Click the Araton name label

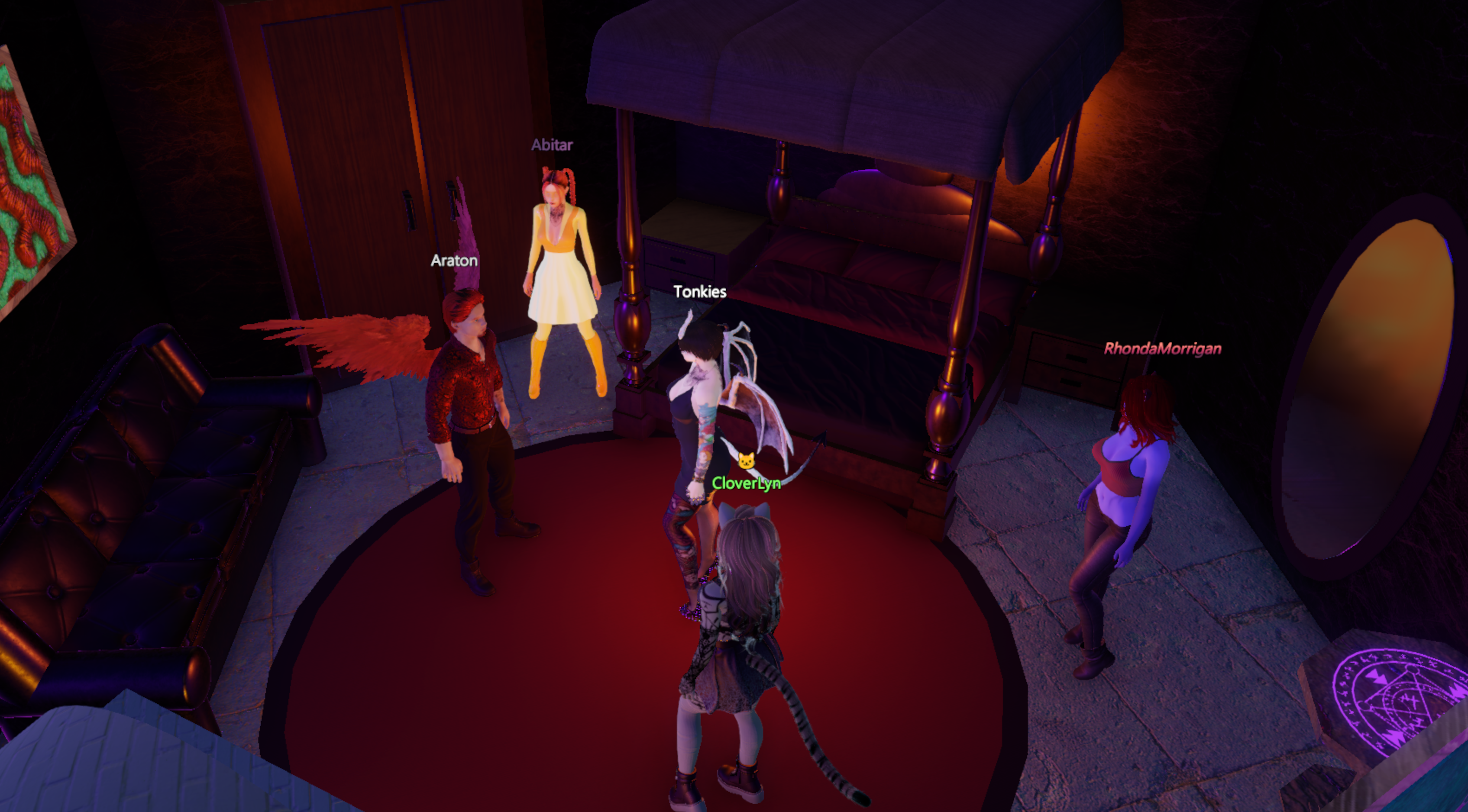[x=454, y=261]
